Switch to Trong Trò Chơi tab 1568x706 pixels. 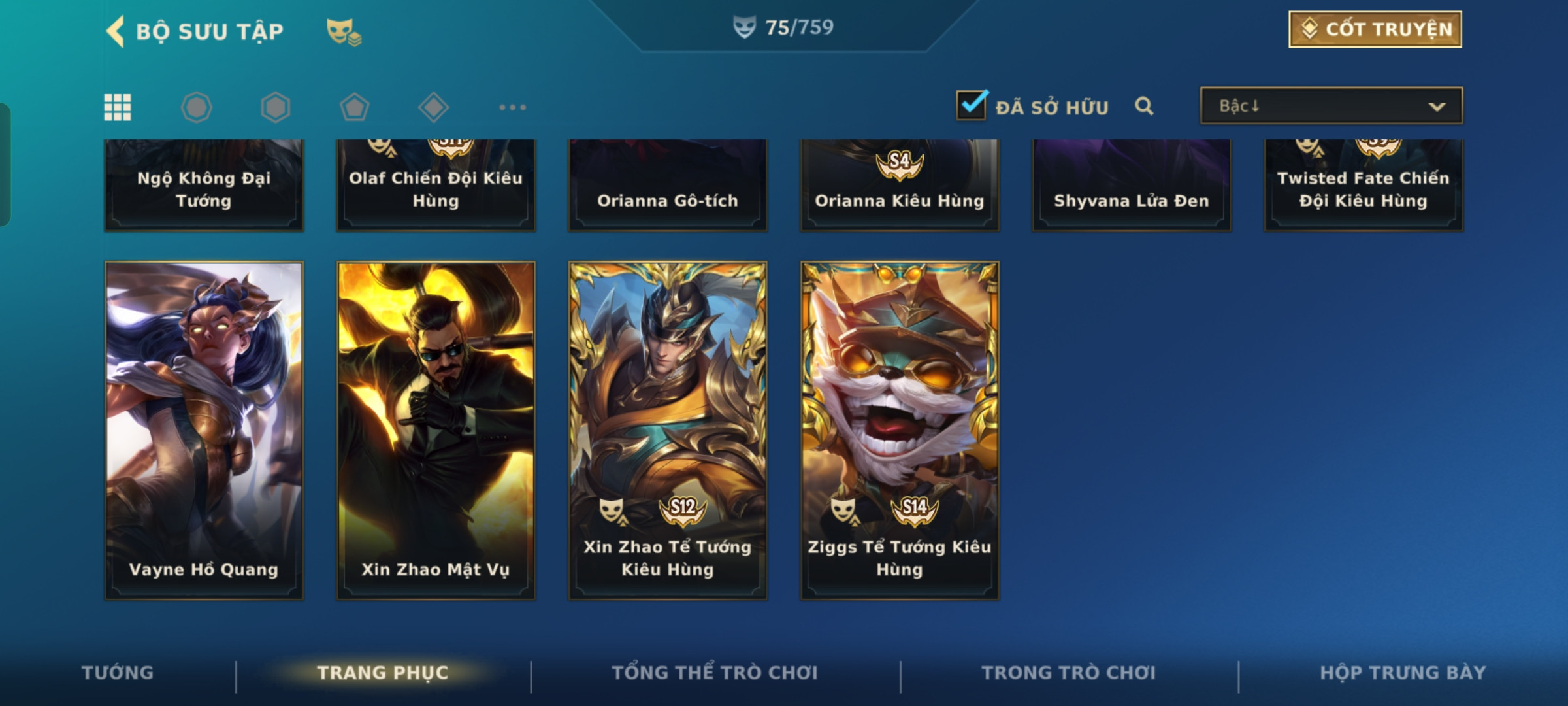(x=1069, y=673)
